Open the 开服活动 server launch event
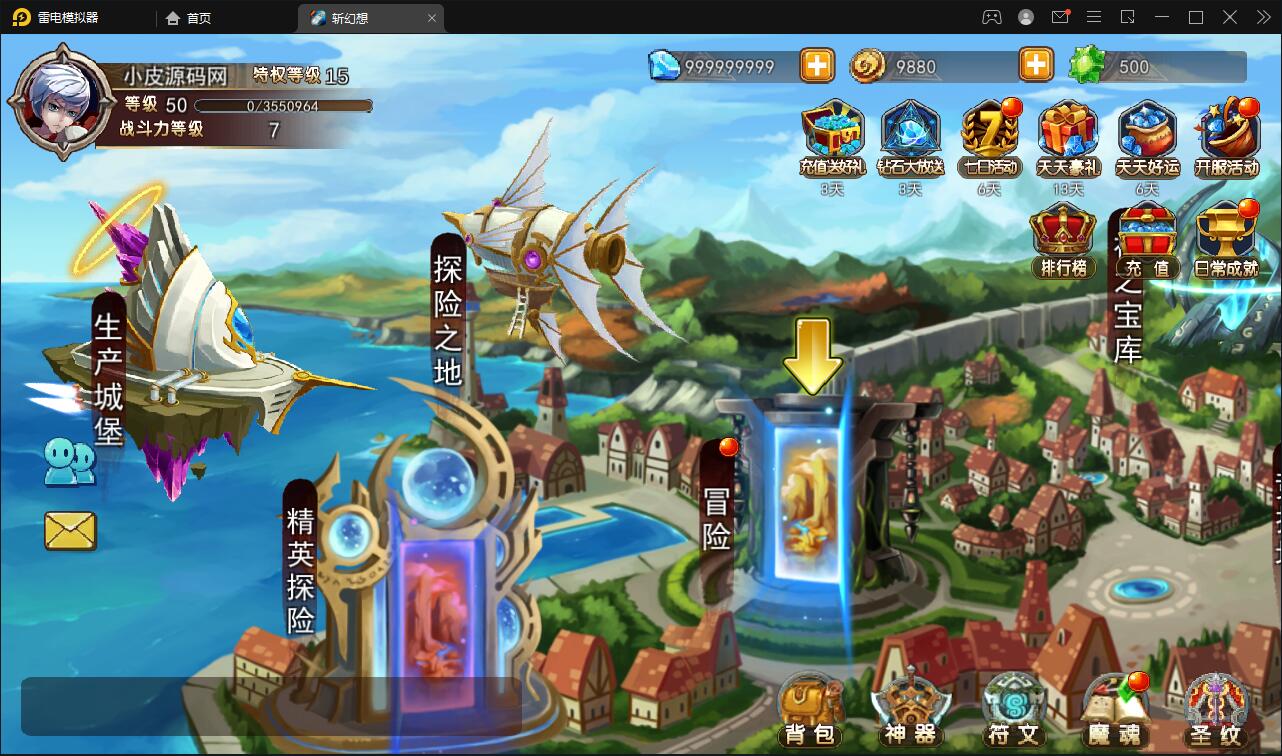Viewport: 1282px width, 756px height. (x=1227, y=138)
